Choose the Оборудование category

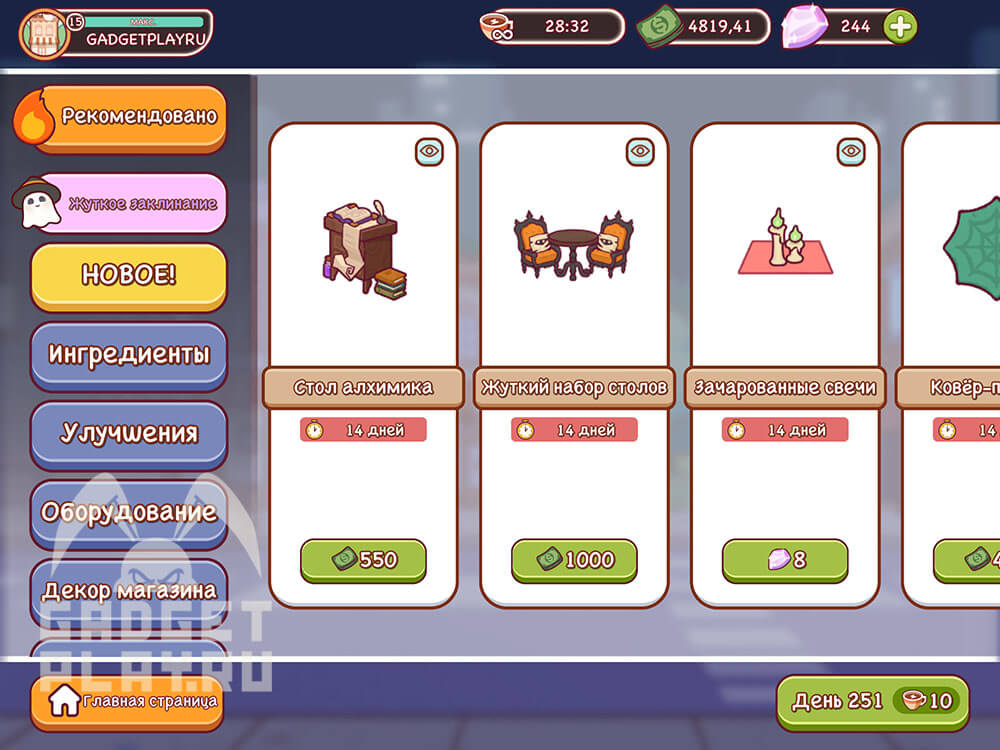128,512
